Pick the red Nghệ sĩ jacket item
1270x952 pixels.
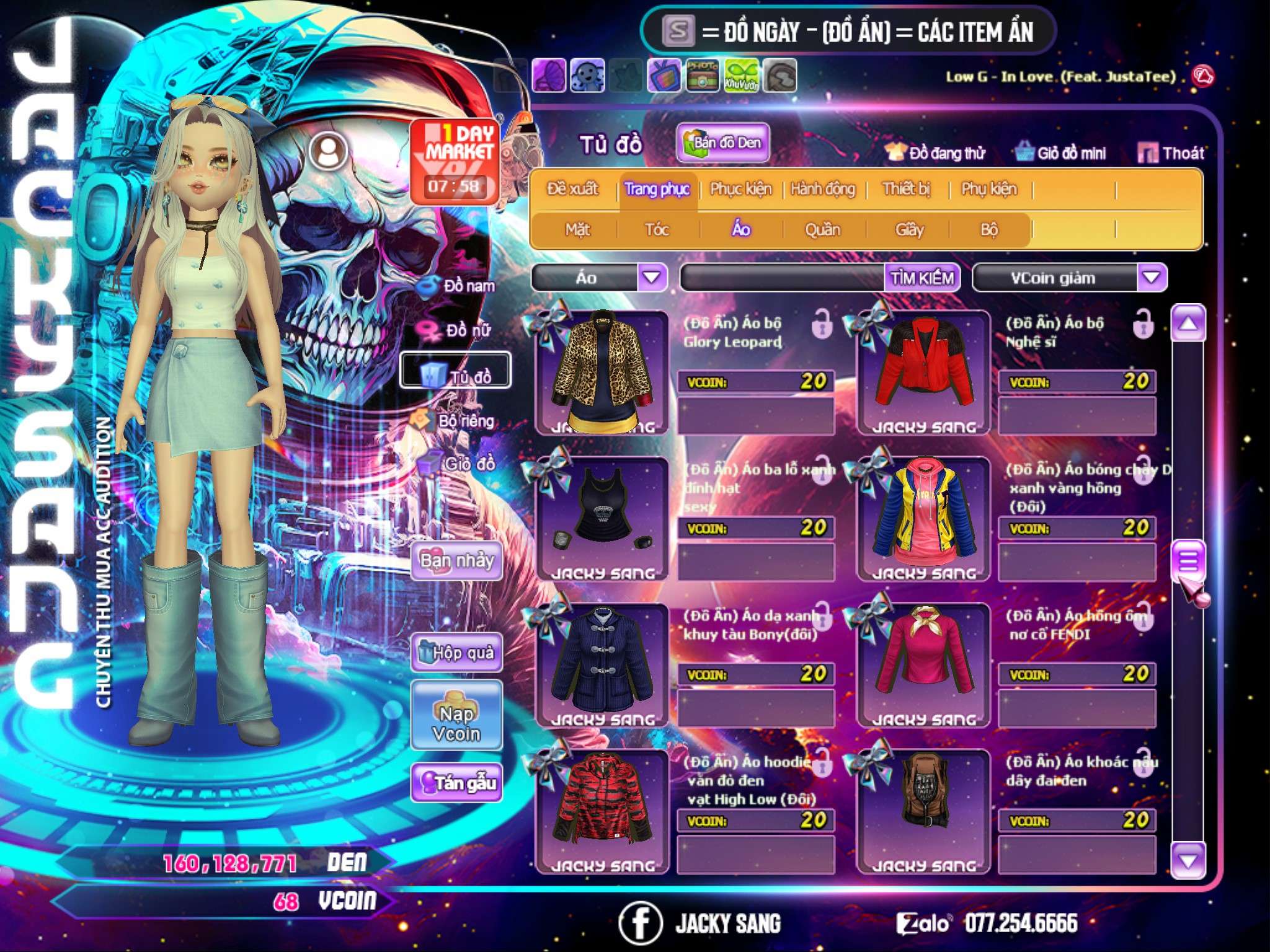[924, 372]
